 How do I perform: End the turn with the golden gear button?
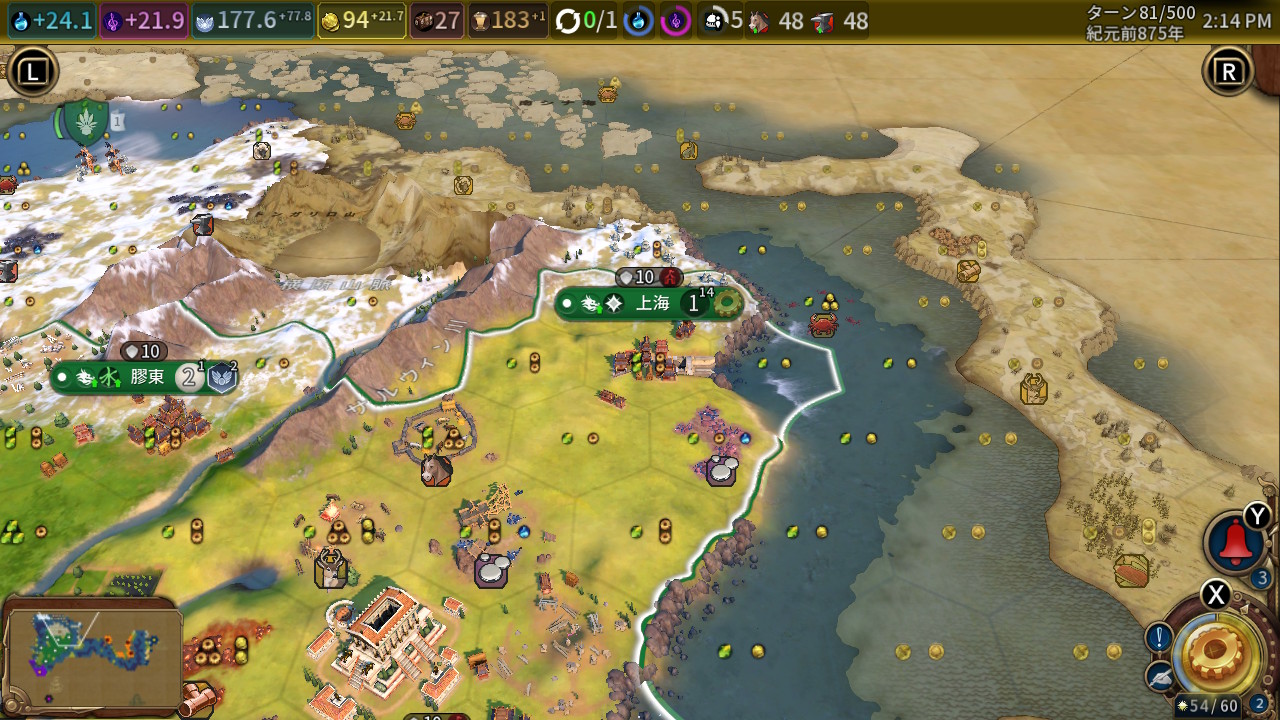pos(1217,651)
